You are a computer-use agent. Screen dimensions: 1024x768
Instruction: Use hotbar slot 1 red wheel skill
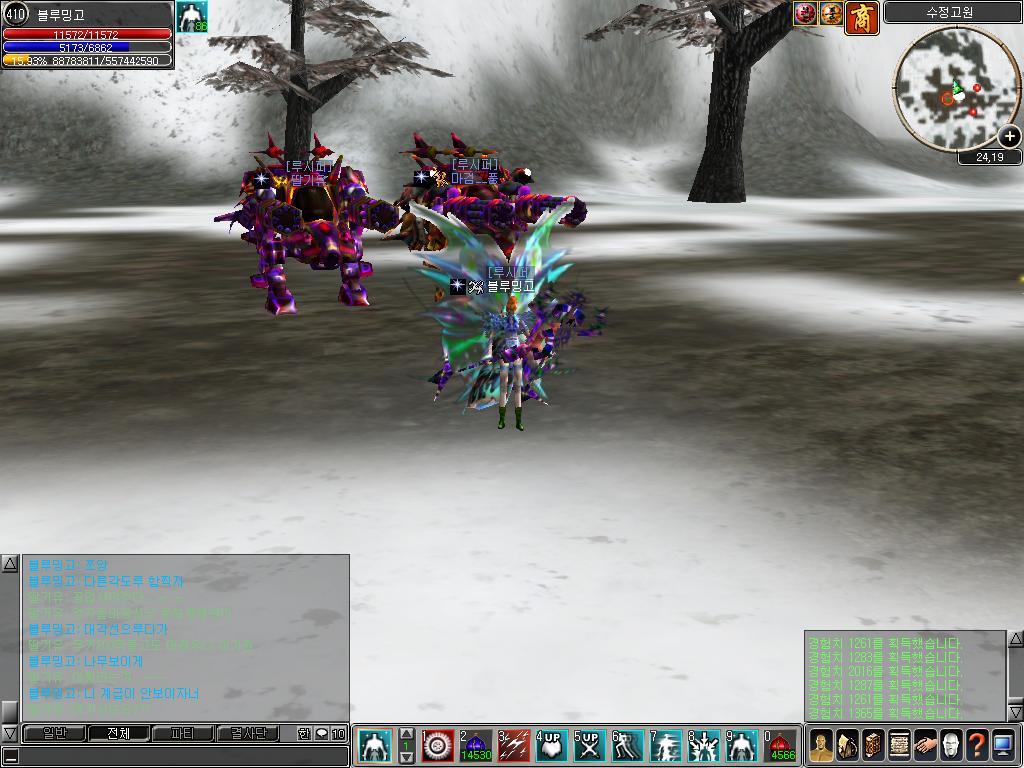tap(438, 746)
